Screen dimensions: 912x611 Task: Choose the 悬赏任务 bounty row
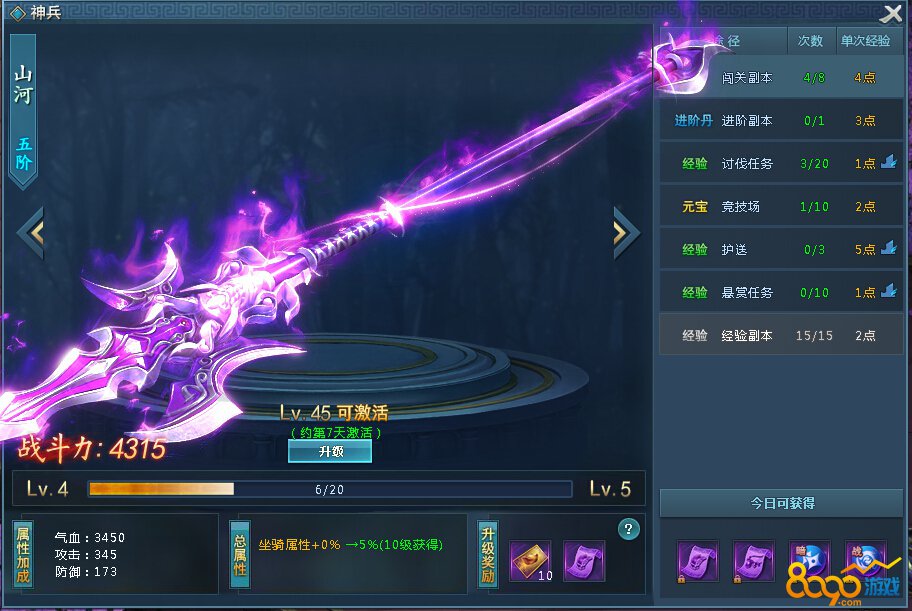click(770, 292)
